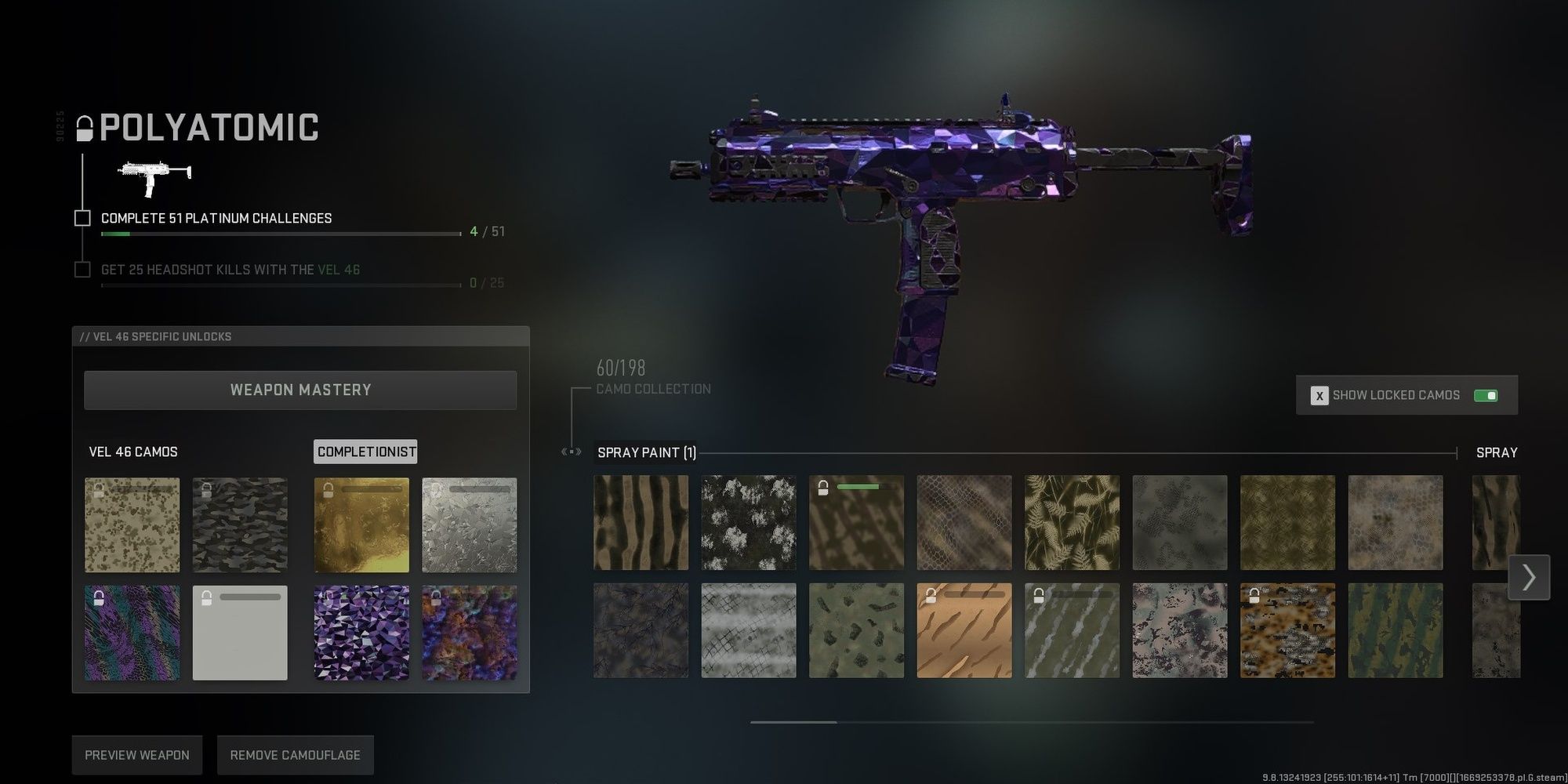This screenshot has height=784, width=1568.
Task: Click the left arrows beside Spray Paint header
Action: pyautogui.click(x=570, y=452)
